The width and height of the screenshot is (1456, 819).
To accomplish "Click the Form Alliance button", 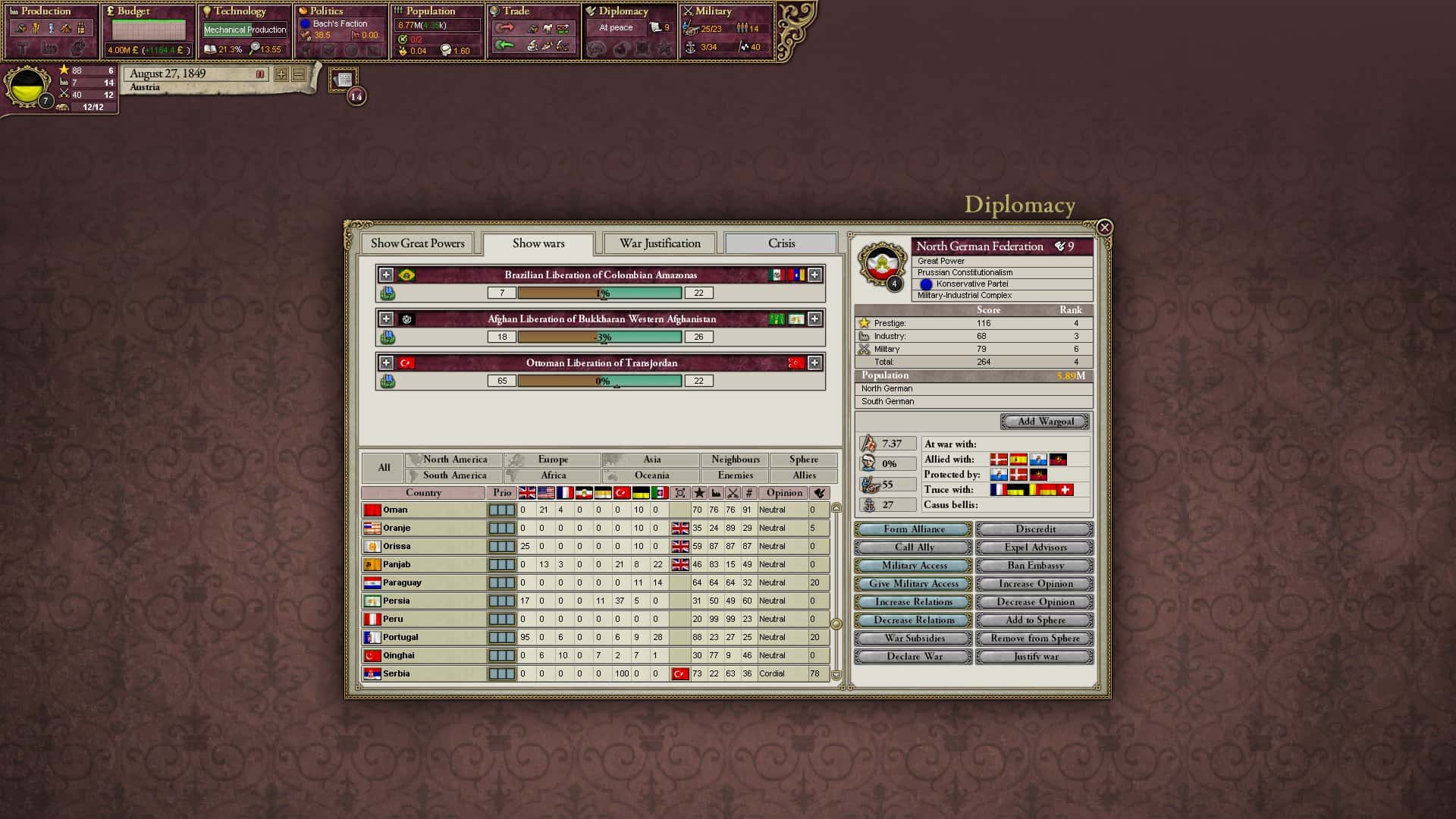I will pos(912,529).
